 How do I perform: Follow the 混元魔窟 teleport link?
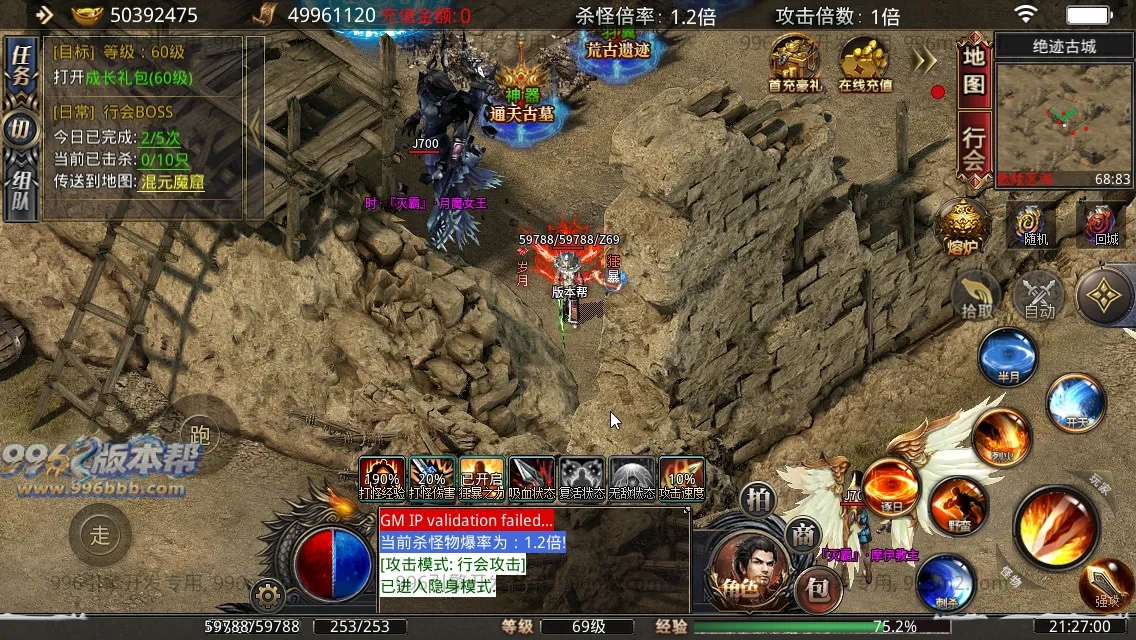172,182
